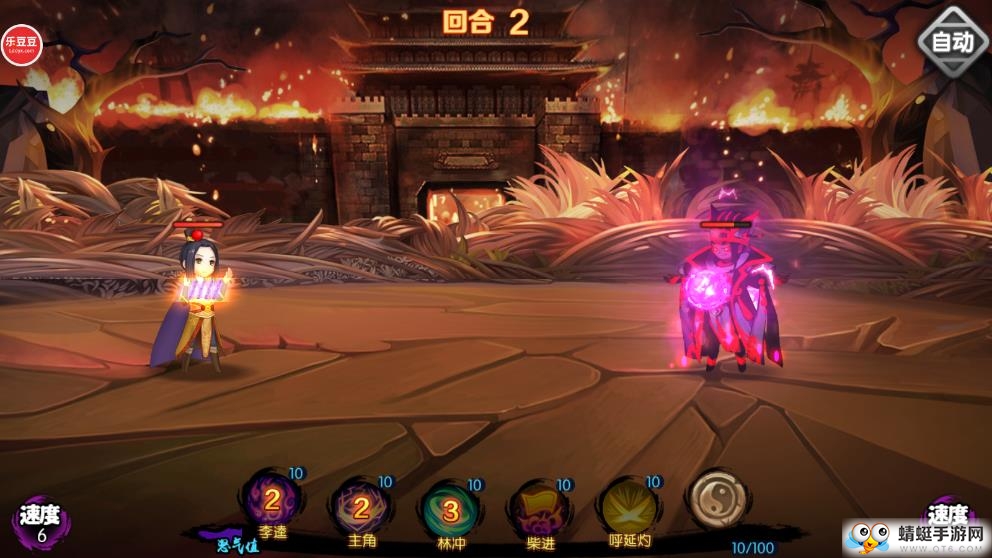This screenshot has height=558, width=992.
Task: Click the left 速度 speed orb
Action: (x=42, y=522)
